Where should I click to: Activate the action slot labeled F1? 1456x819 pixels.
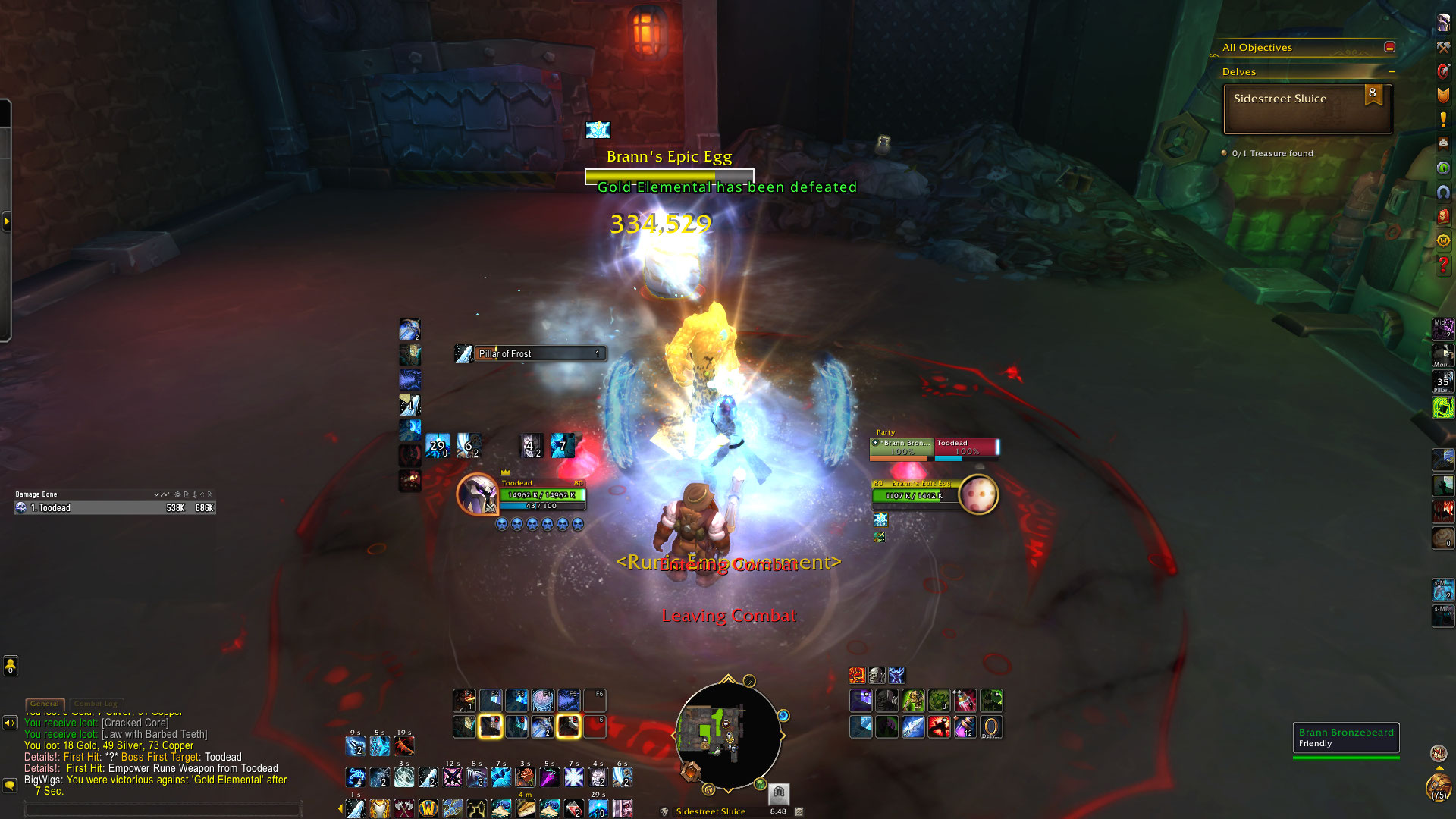click(464, 700)
